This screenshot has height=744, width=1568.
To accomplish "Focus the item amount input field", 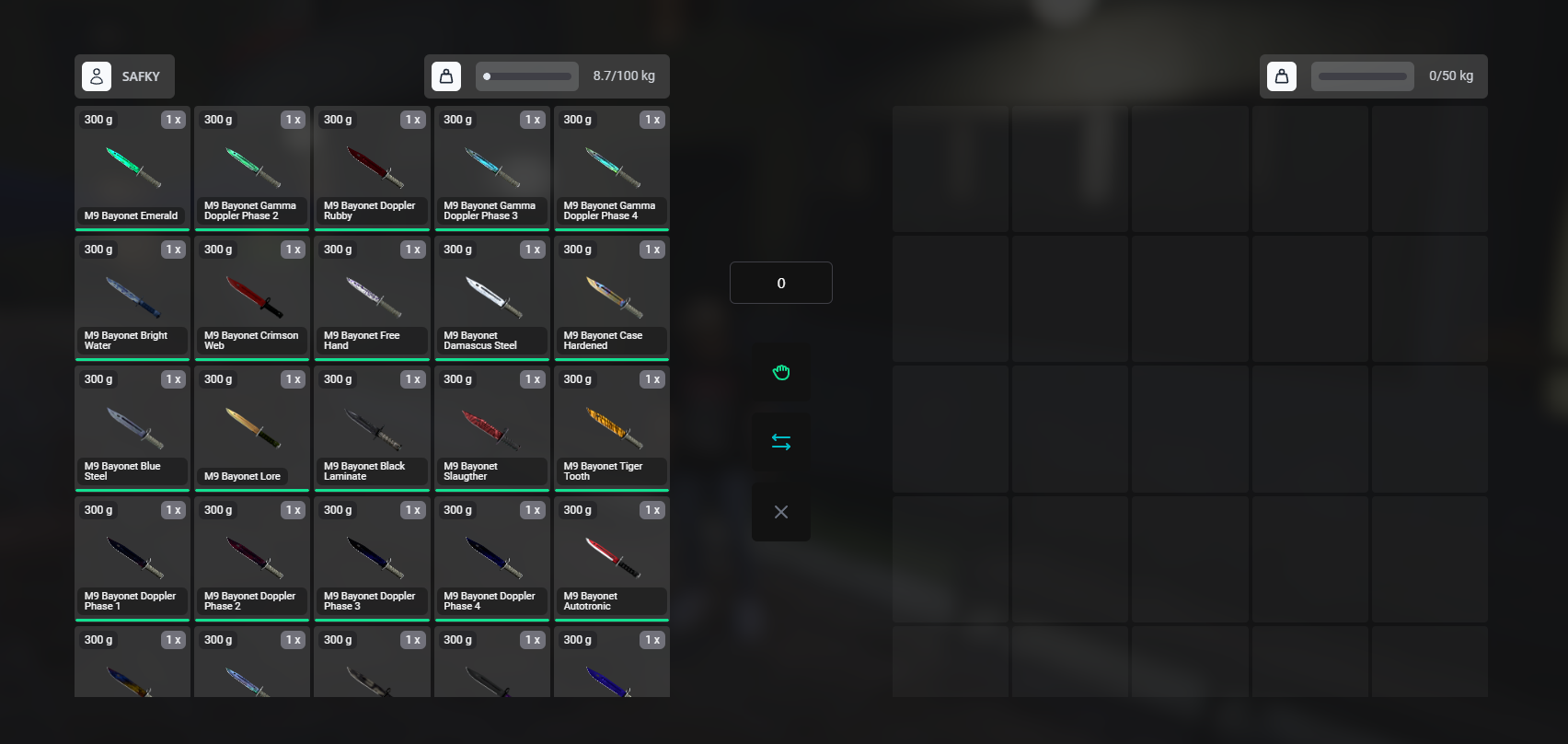I will (x=780, y=283).
